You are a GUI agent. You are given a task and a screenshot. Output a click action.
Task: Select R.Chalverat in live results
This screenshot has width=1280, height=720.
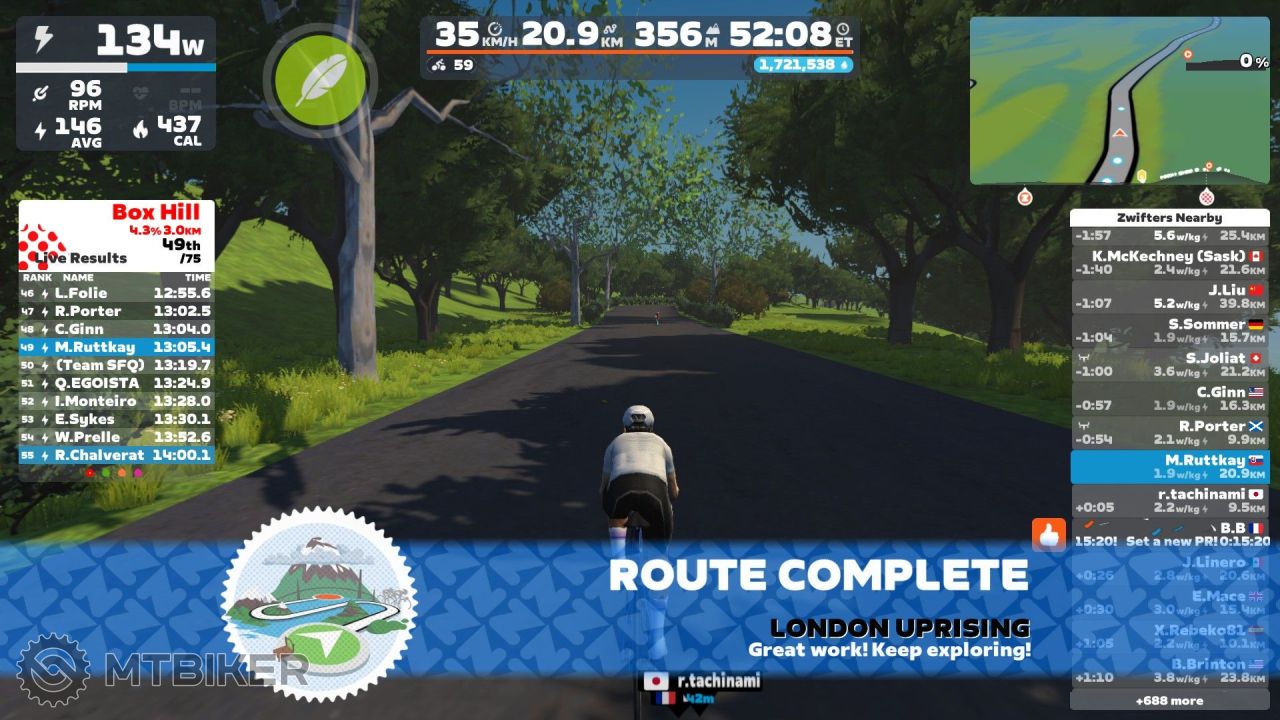point(116,455)
